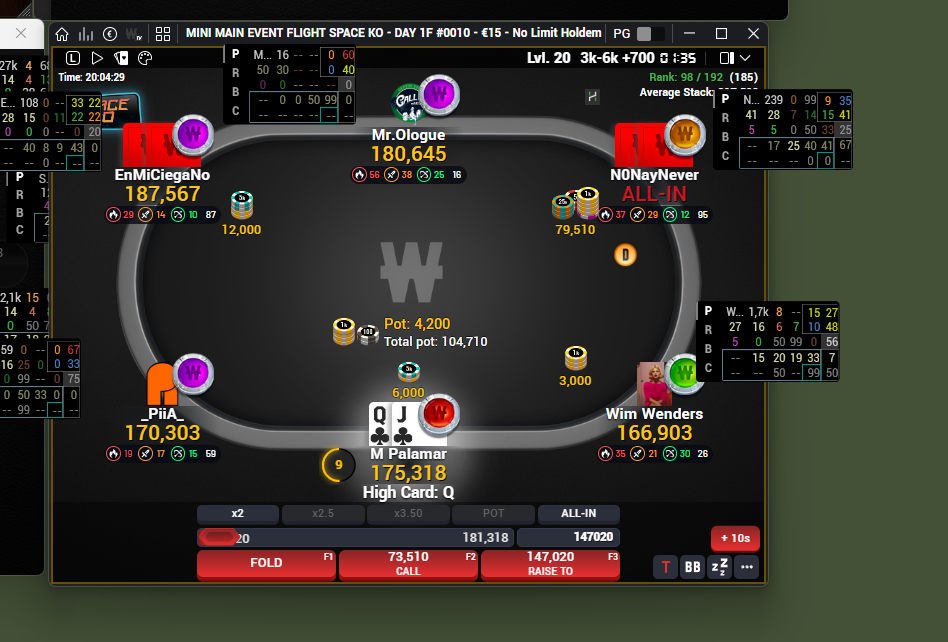
Task: Toggle the PG switch
Action: click(650, 33)
